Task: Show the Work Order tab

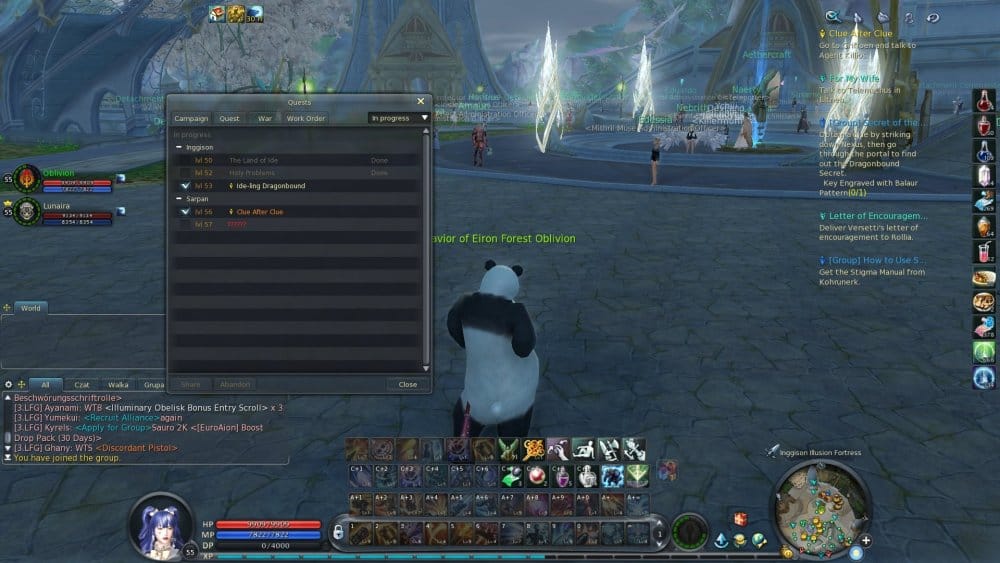Action: [x=306, y=118]
